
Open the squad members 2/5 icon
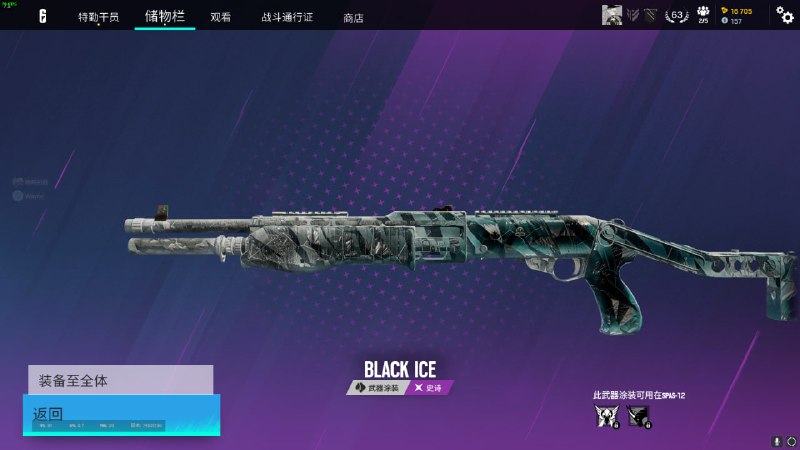(x=703, y=15)
